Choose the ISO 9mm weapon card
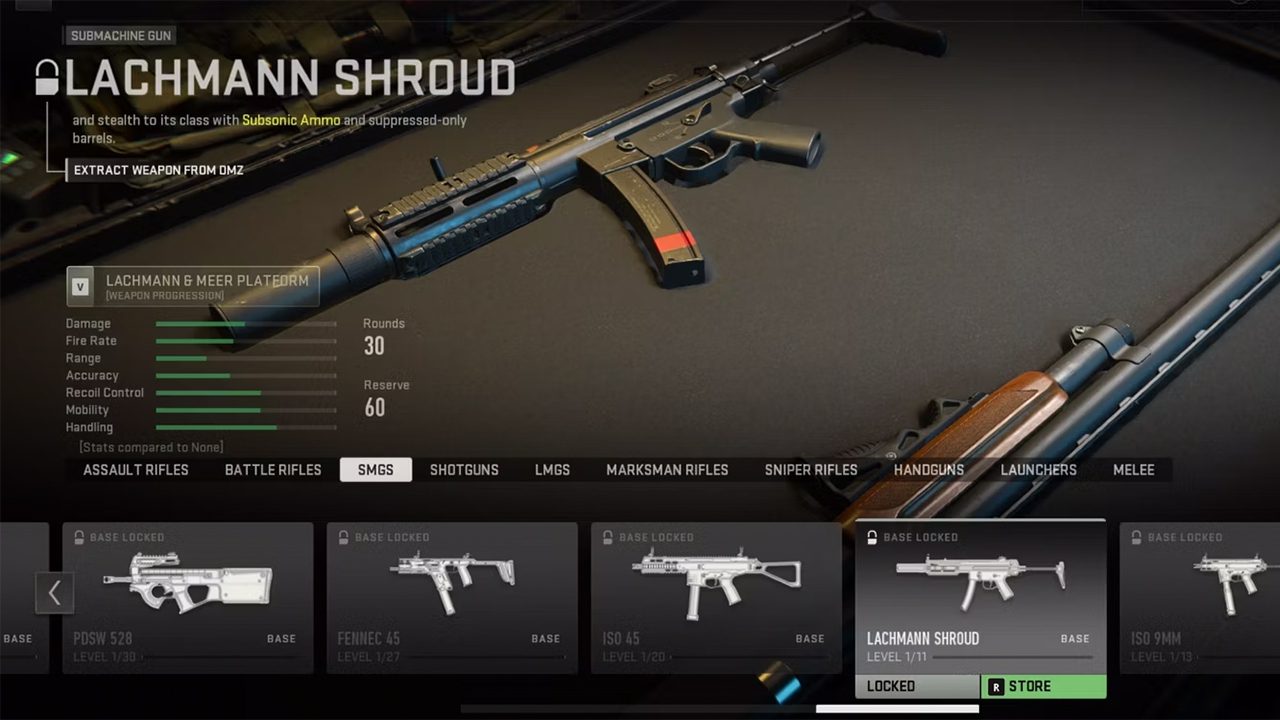 [1200, 597]
